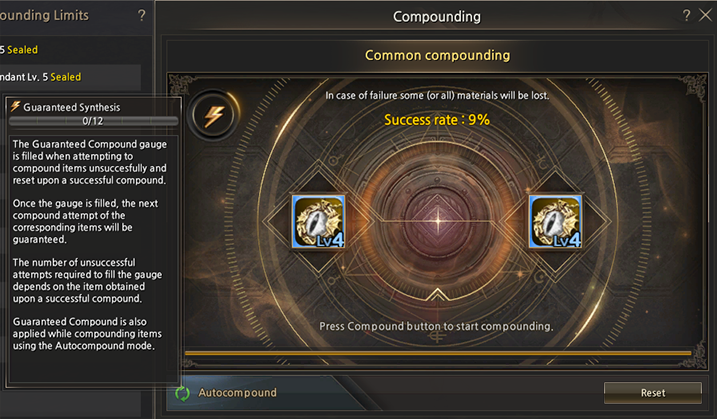
Task: Select the left Lv4 material slot
Action: 319,221
